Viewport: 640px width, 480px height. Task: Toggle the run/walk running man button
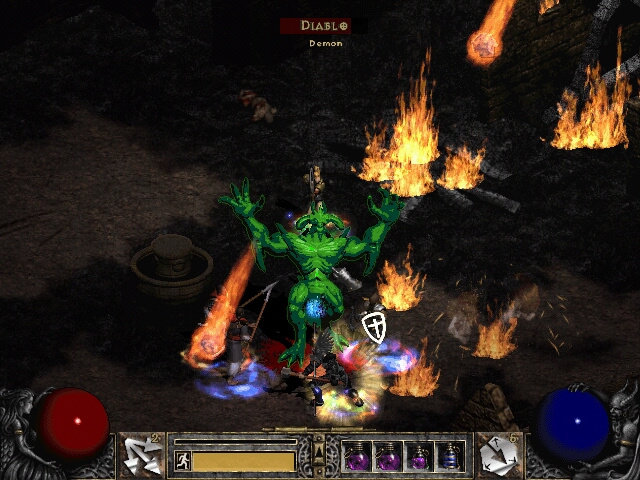pos(182,461)
